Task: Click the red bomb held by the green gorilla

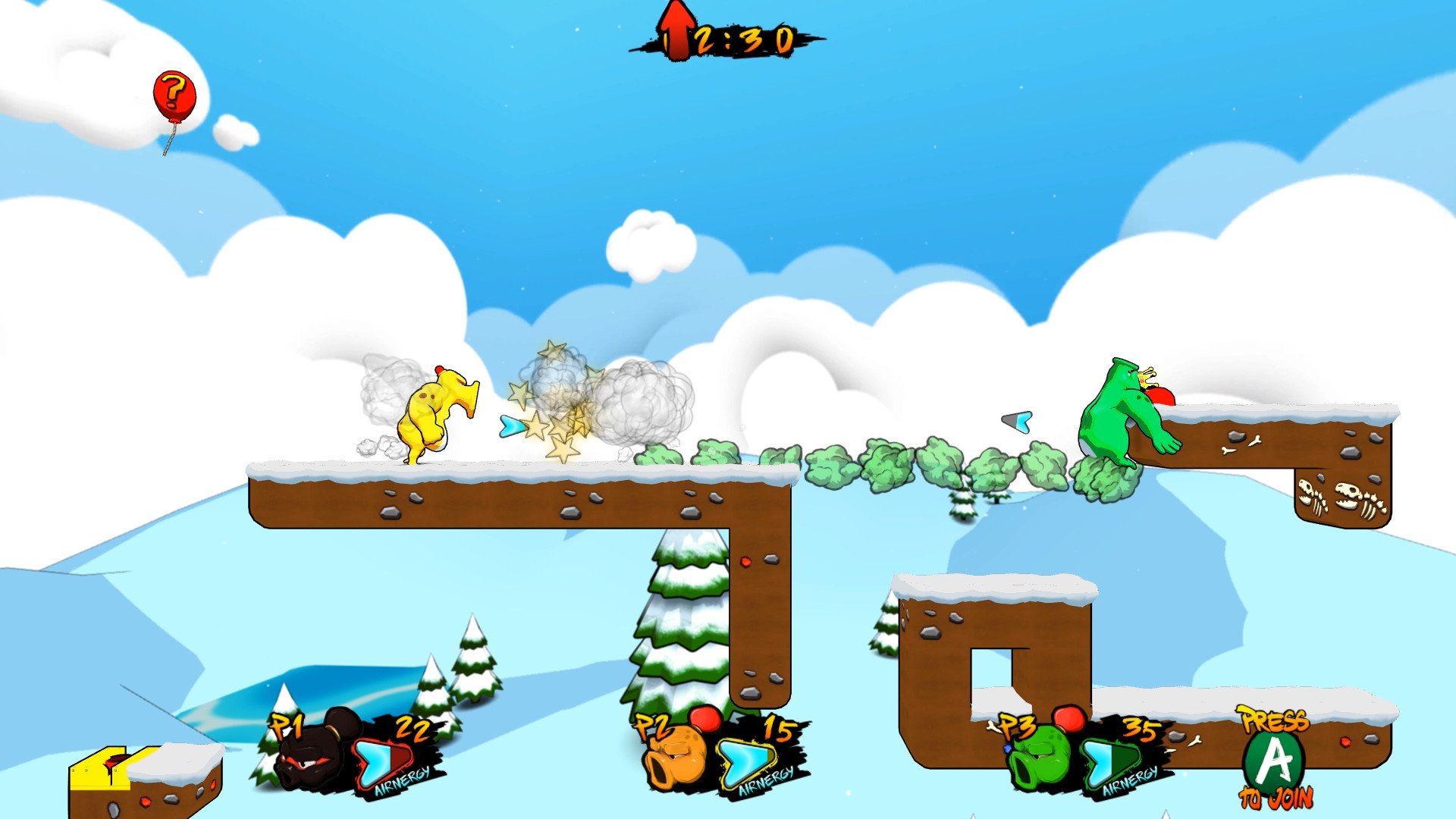Action: [x=1163, y=394]
